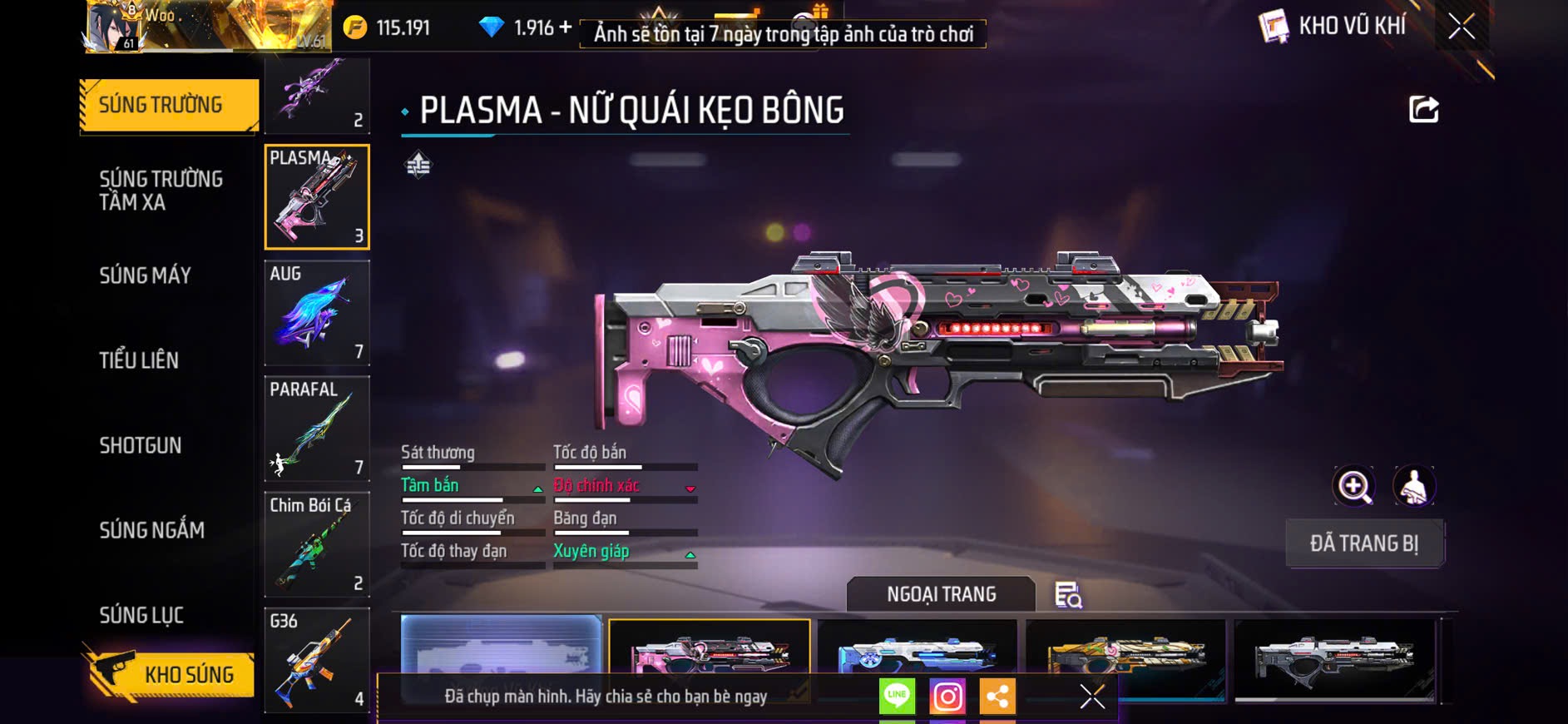The image size is (1568, 724).
Task: Select the Chim Bói Cá weapon tile
Action: [x=317, y=545]
